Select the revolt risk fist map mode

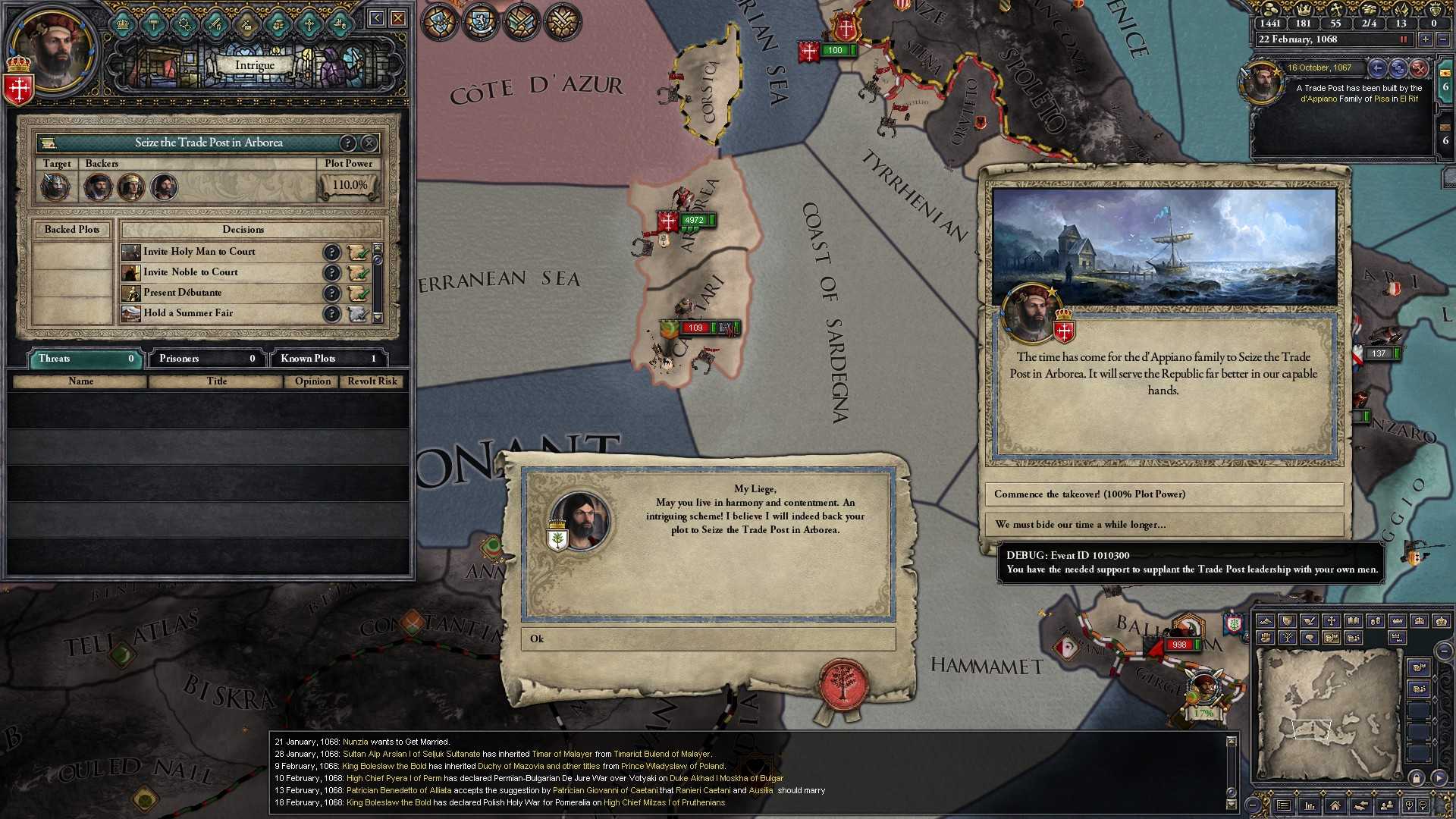click(1266, 639)
